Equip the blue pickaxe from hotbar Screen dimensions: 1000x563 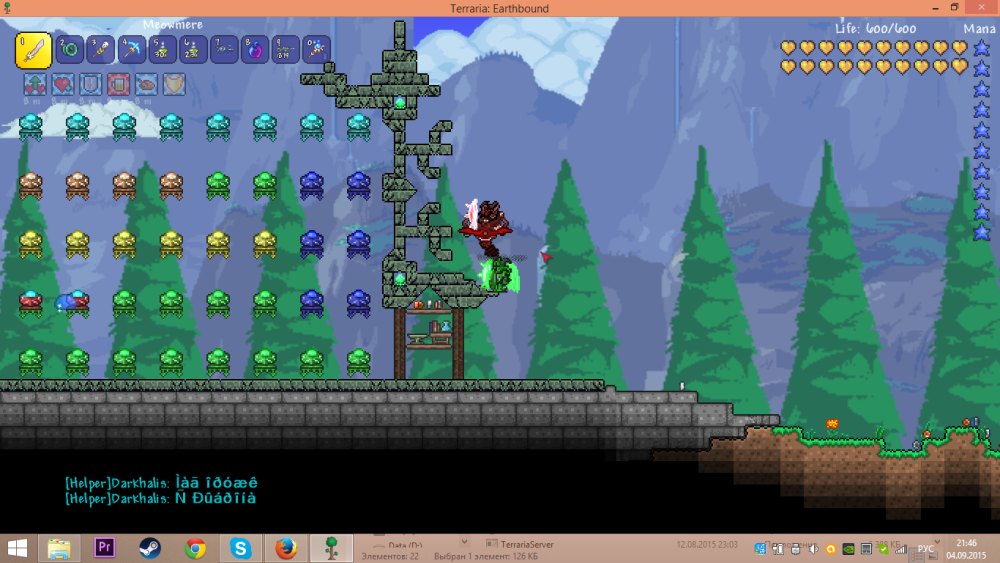coord(131,49)
